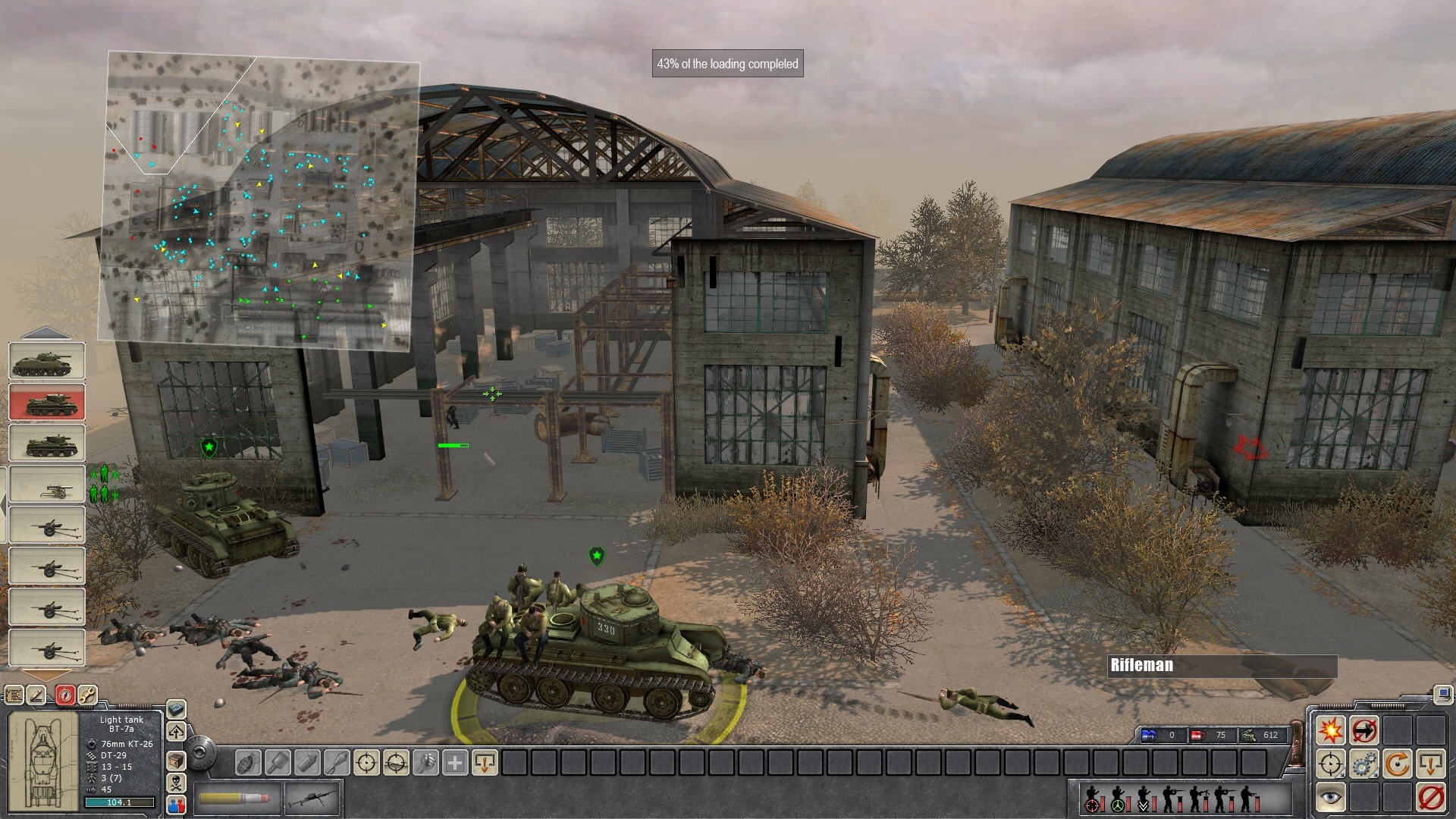
Task: Open the repair wrench icon in top toolbar
Action: click(x=86, y=694)
